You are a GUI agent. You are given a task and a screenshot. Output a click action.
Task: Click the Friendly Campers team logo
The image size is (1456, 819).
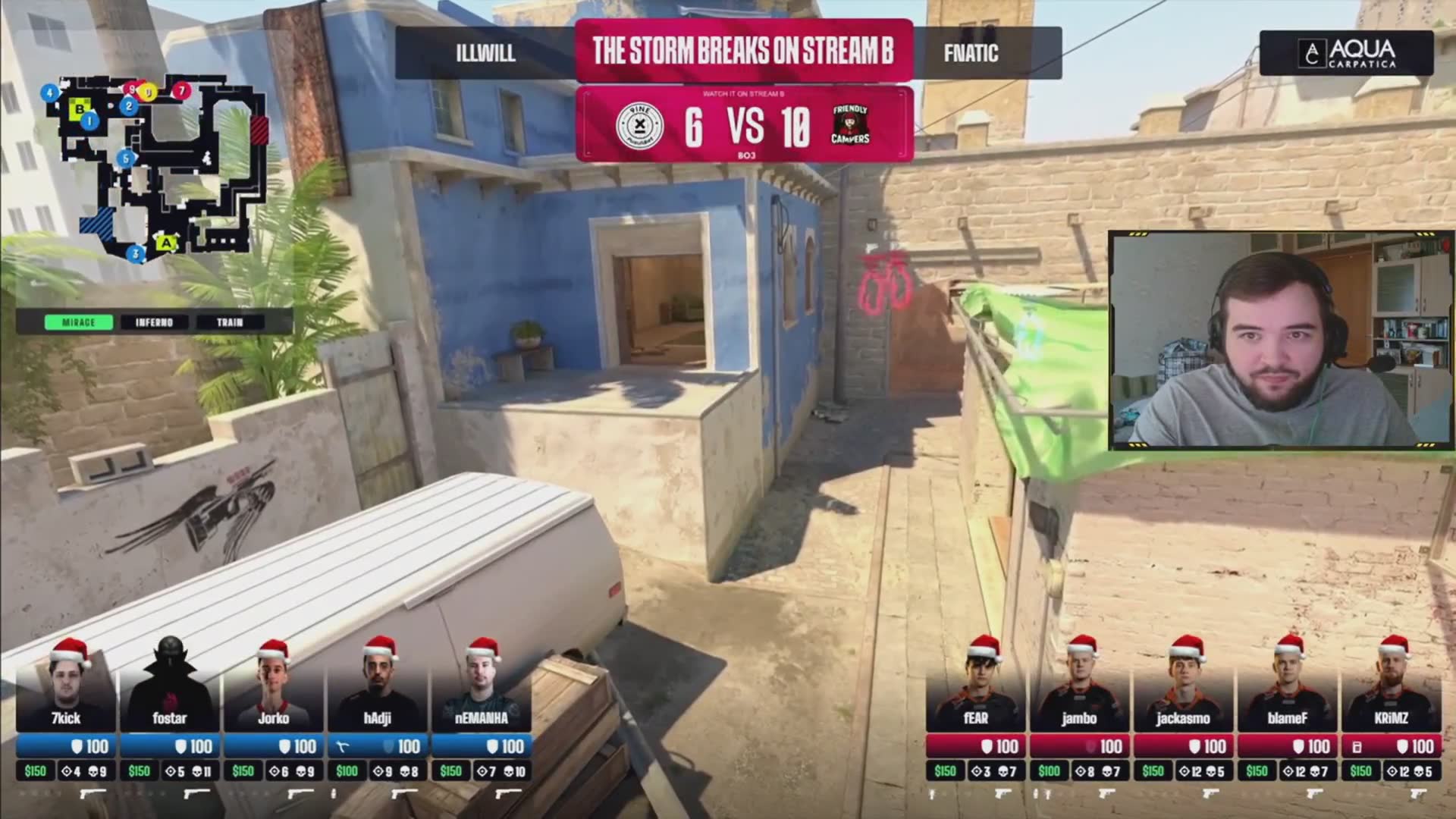point(850,125)
